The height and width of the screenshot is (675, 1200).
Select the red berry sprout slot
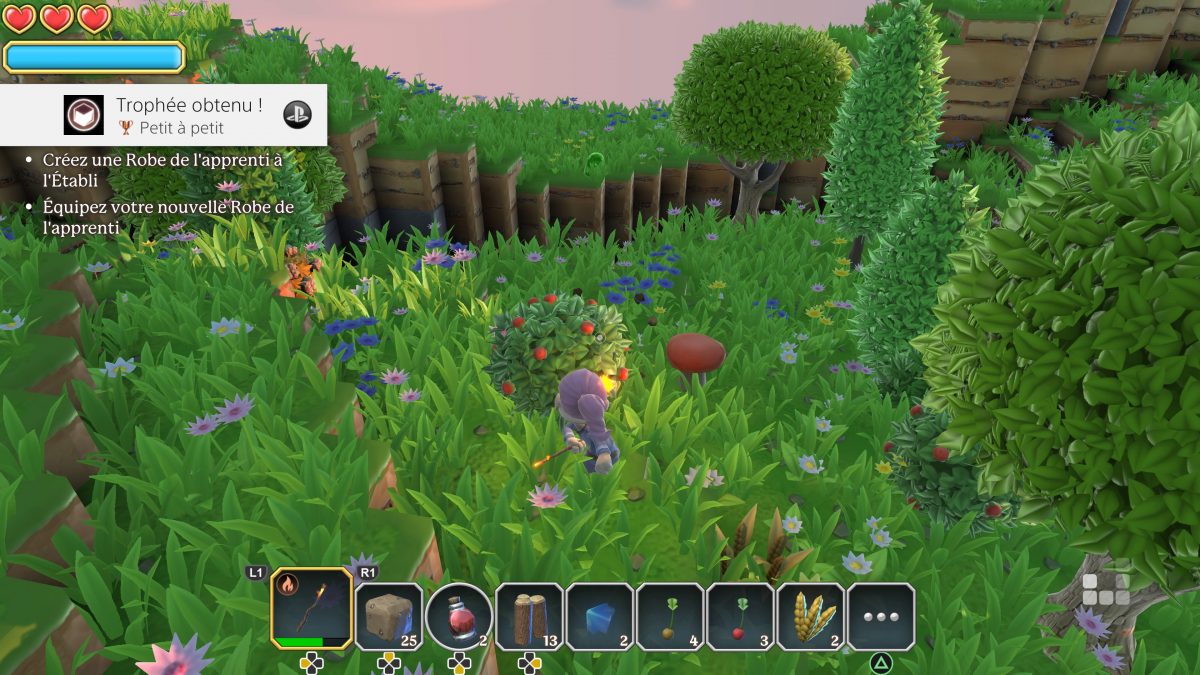[x=740, y=617]
